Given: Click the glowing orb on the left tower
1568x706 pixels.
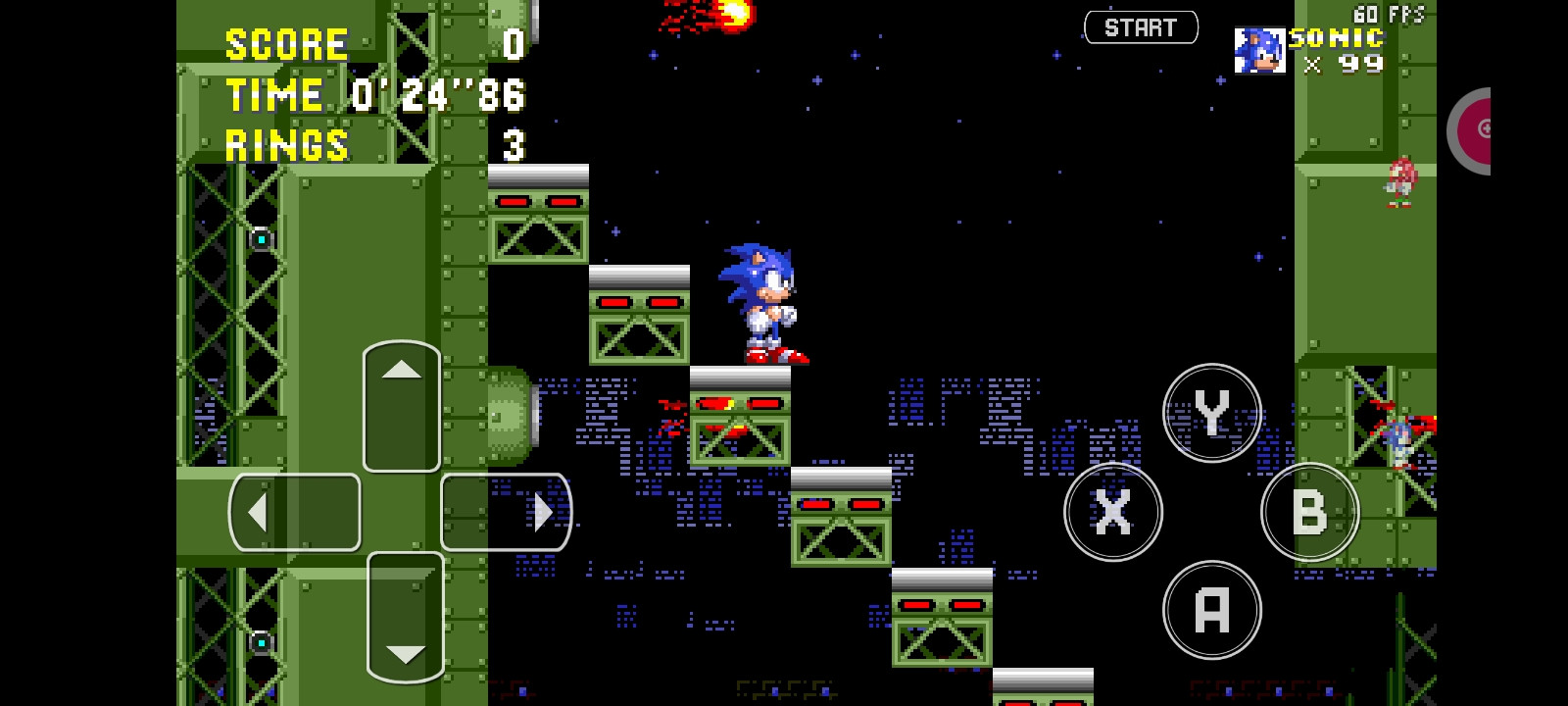Looking at the screenshot, I should [260, 237].
